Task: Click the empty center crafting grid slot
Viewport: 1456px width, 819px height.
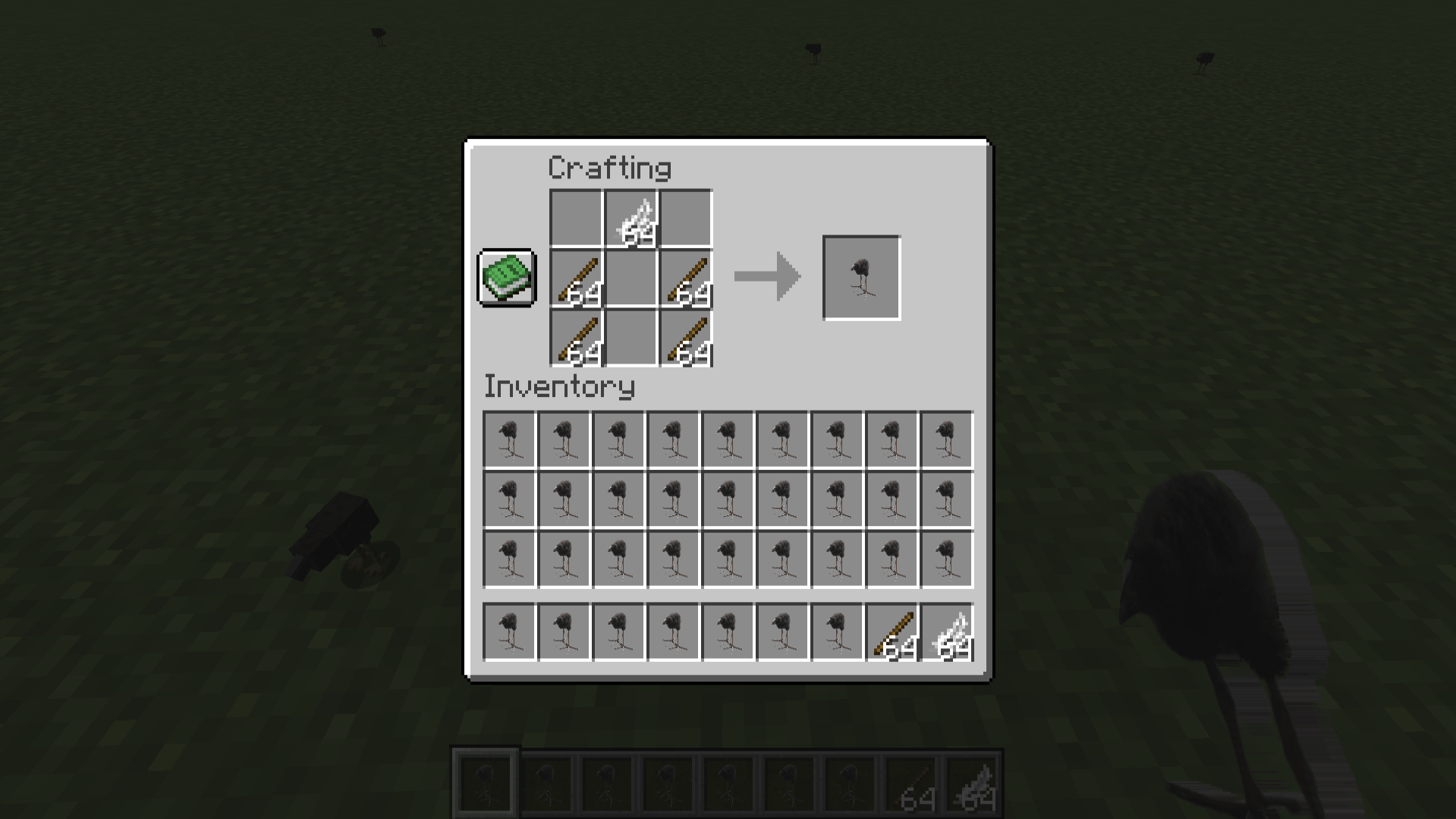Action: pos(631,278)
